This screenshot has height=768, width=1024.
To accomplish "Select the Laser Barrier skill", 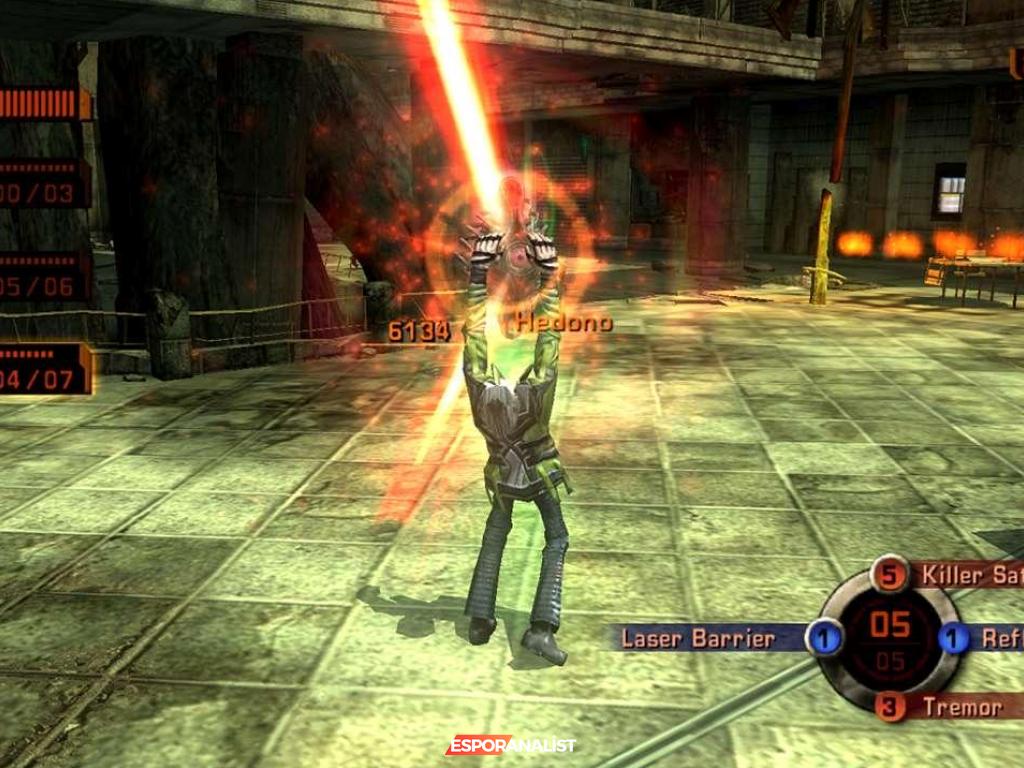I will pyautogui.click(x=699, y=639).
